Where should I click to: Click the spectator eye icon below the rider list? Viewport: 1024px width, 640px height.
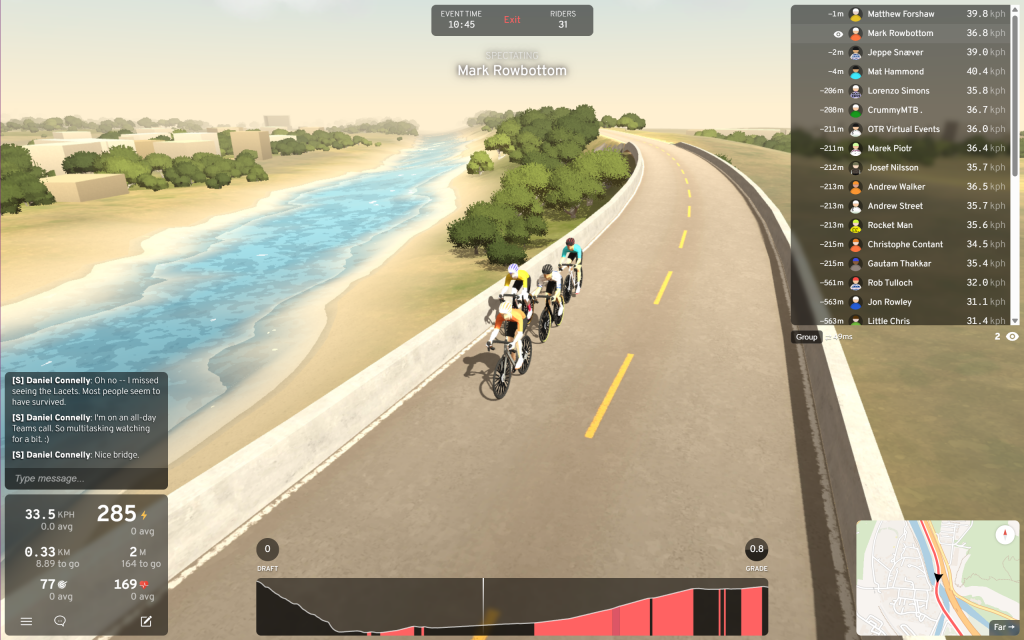tap(1012, 337)
